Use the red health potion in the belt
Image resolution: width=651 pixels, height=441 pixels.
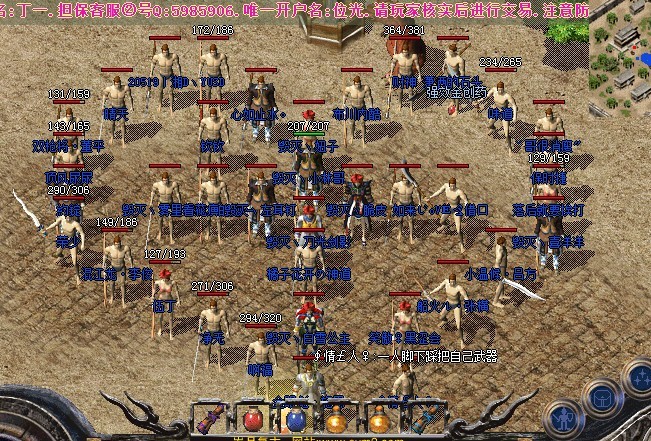pyautogui.click(x=252, y=418)
